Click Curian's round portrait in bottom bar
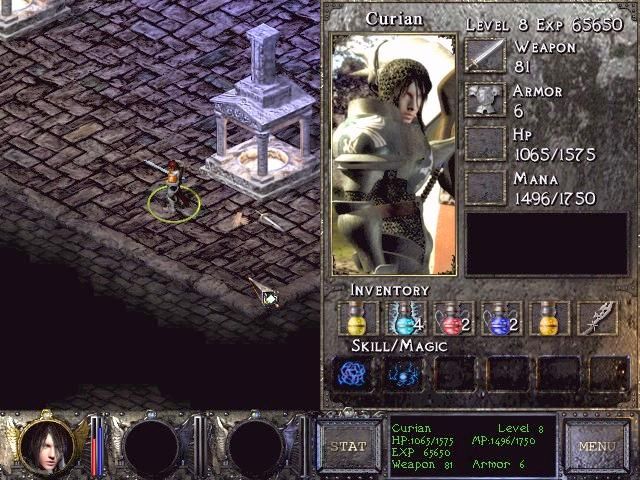The height and width of the screenshot is (480, 640). coord(46,444)
